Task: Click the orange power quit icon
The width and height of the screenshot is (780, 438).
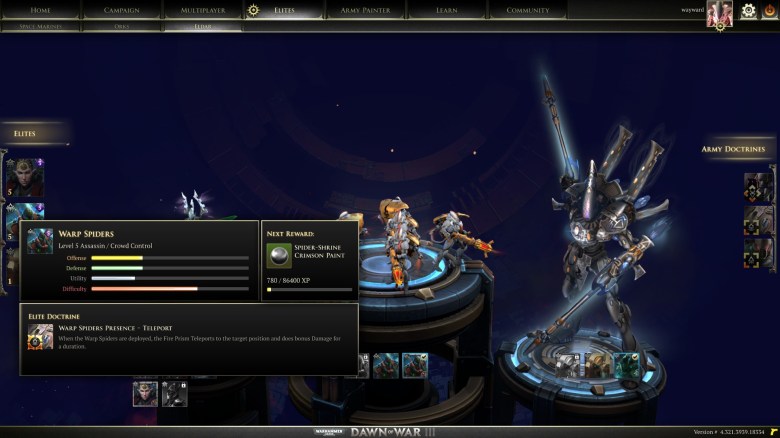Action: point(769,11)
